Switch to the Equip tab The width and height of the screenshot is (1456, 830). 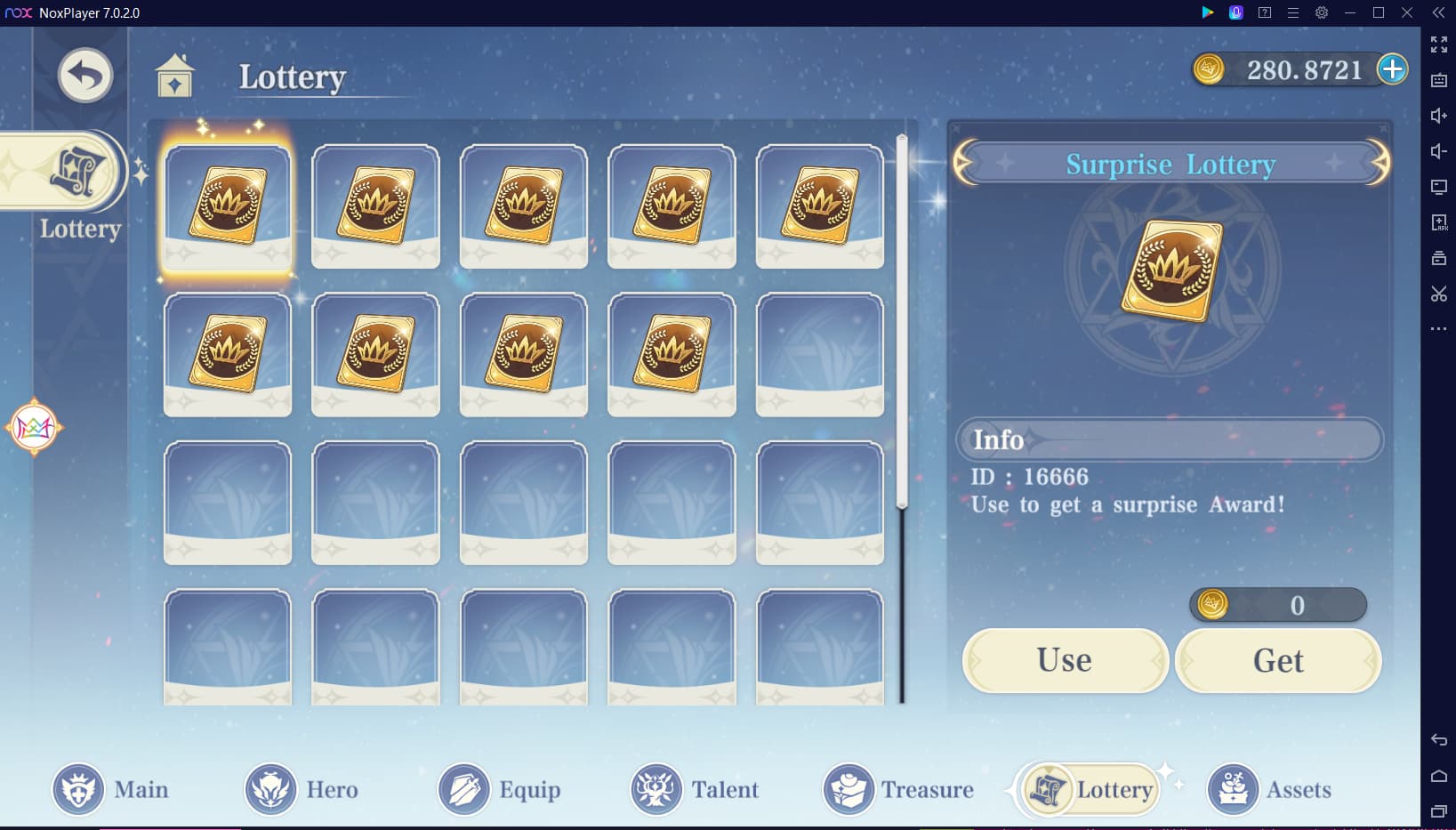tap(500, 789)
